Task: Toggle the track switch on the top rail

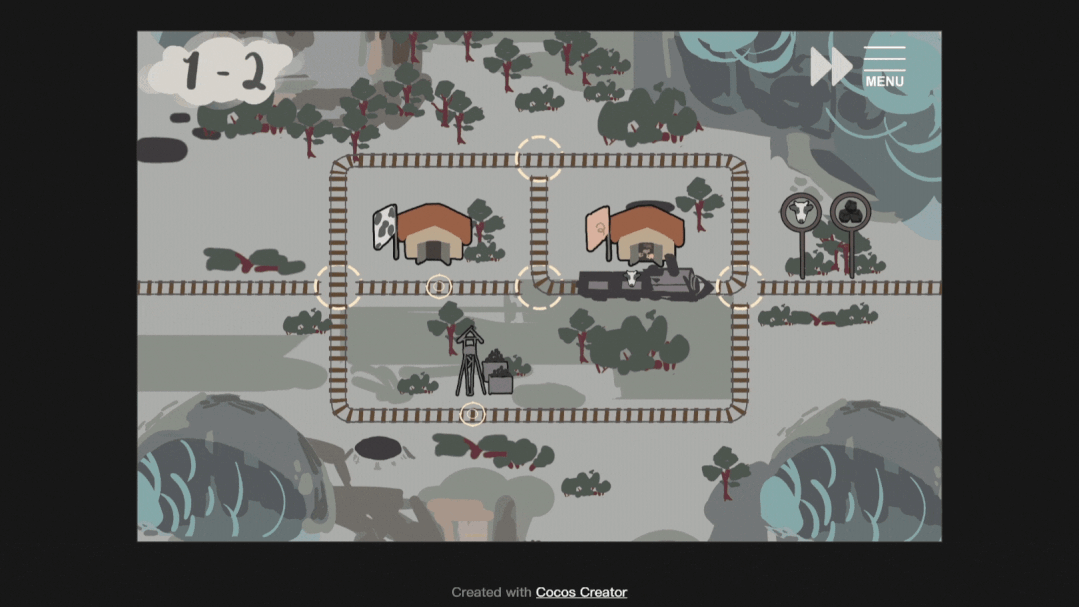Action: [x=539, y=159]
